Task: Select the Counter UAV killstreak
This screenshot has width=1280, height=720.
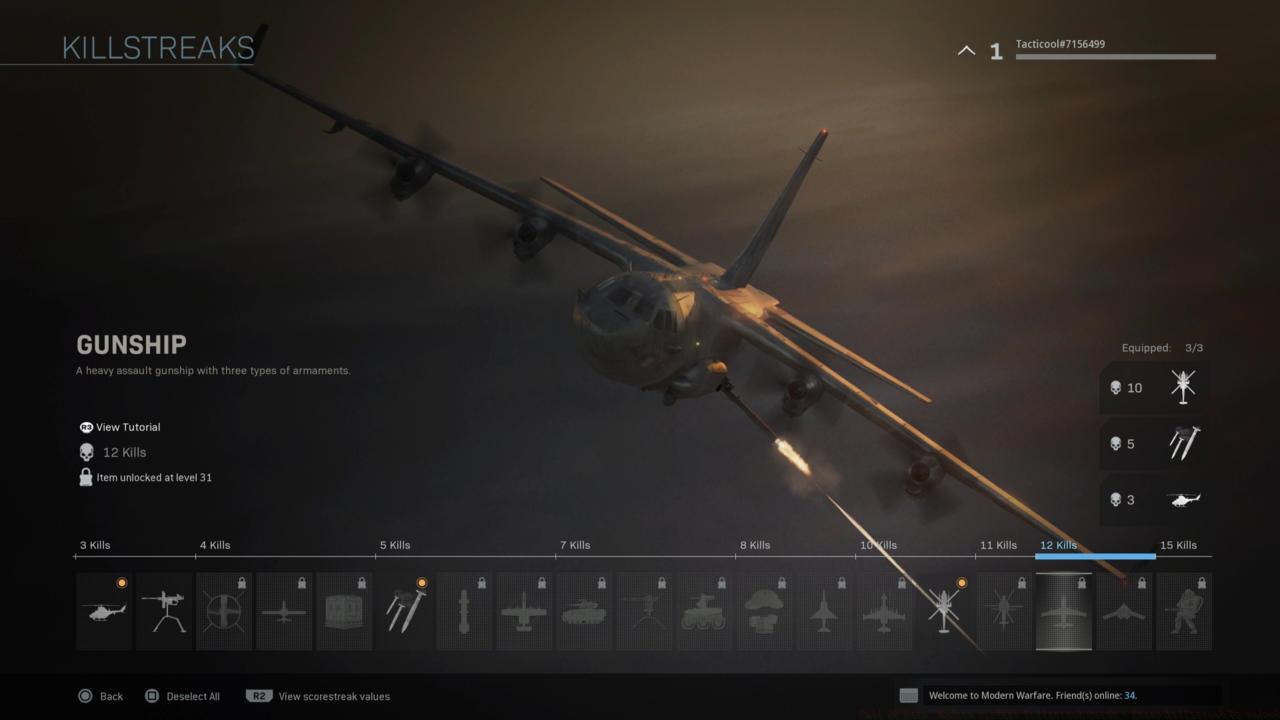Action: click(x=224, y=611)
